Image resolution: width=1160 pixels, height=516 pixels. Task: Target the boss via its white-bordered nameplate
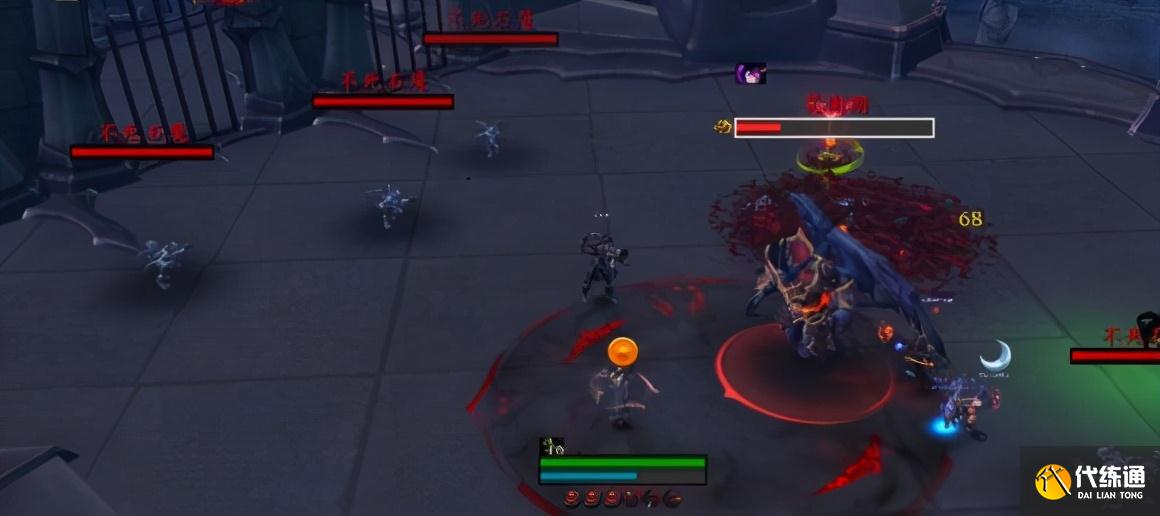click(x=834, y=128)
